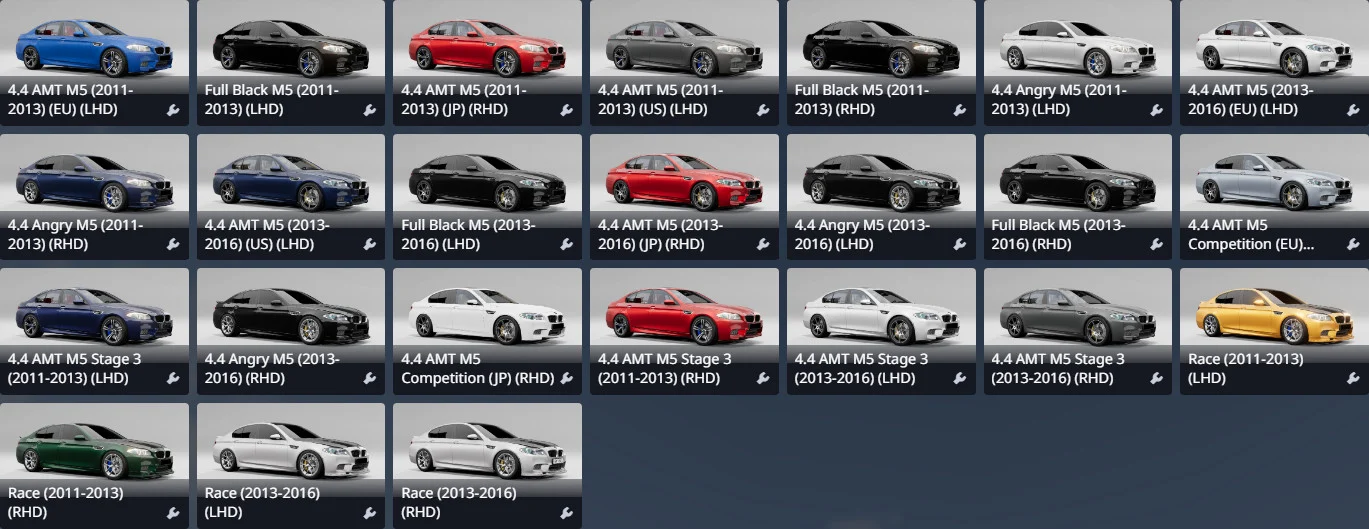Select 4.4 AMT M5 Stage 3 (2013-2016) (RHD)
Viewport: 1369px width, 529px height.
[x=1077, y=315]
